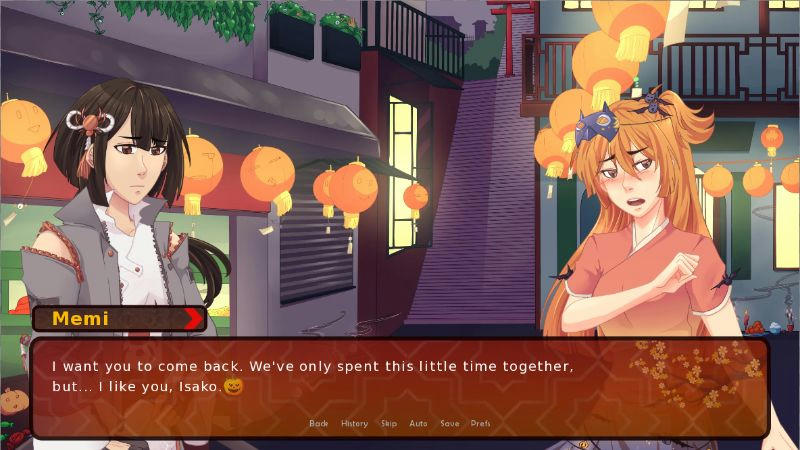Viewport: 800px width, 450px height.
Task: Go back to the previous dialogue line
Action: pyautogui.click(x=318, y=423)
